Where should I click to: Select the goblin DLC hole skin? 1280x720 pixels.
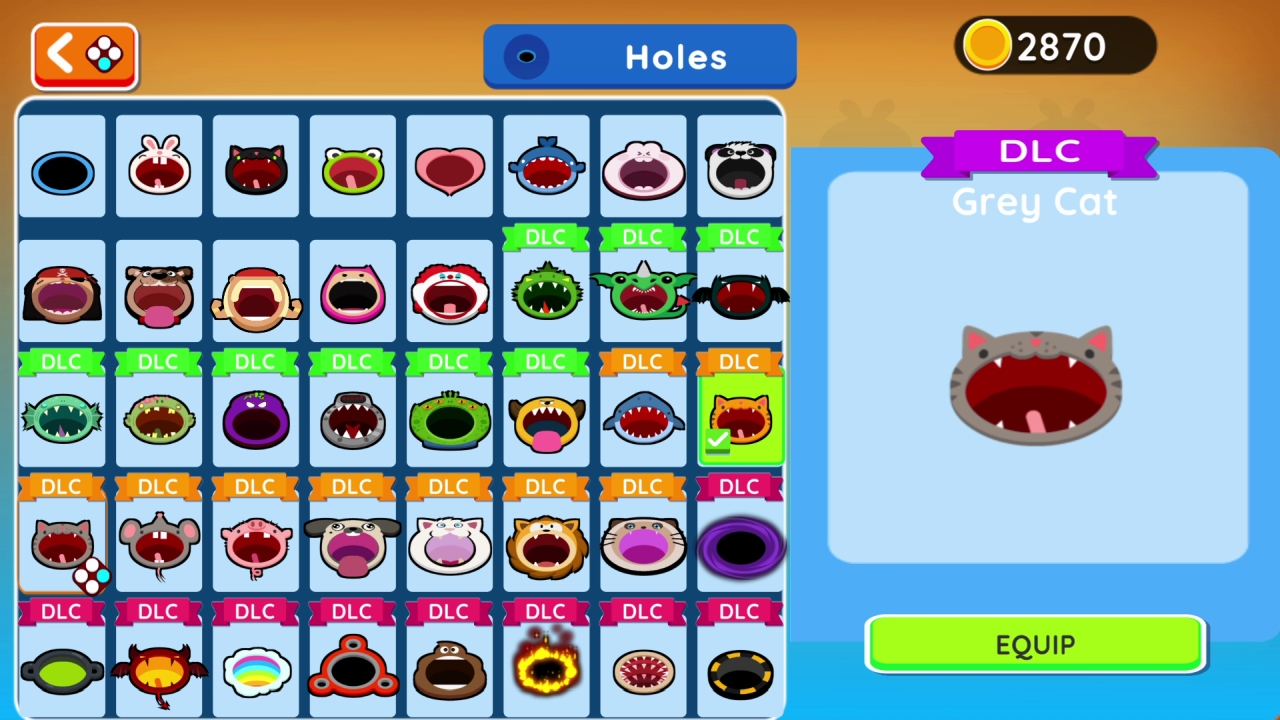point(643,292)
